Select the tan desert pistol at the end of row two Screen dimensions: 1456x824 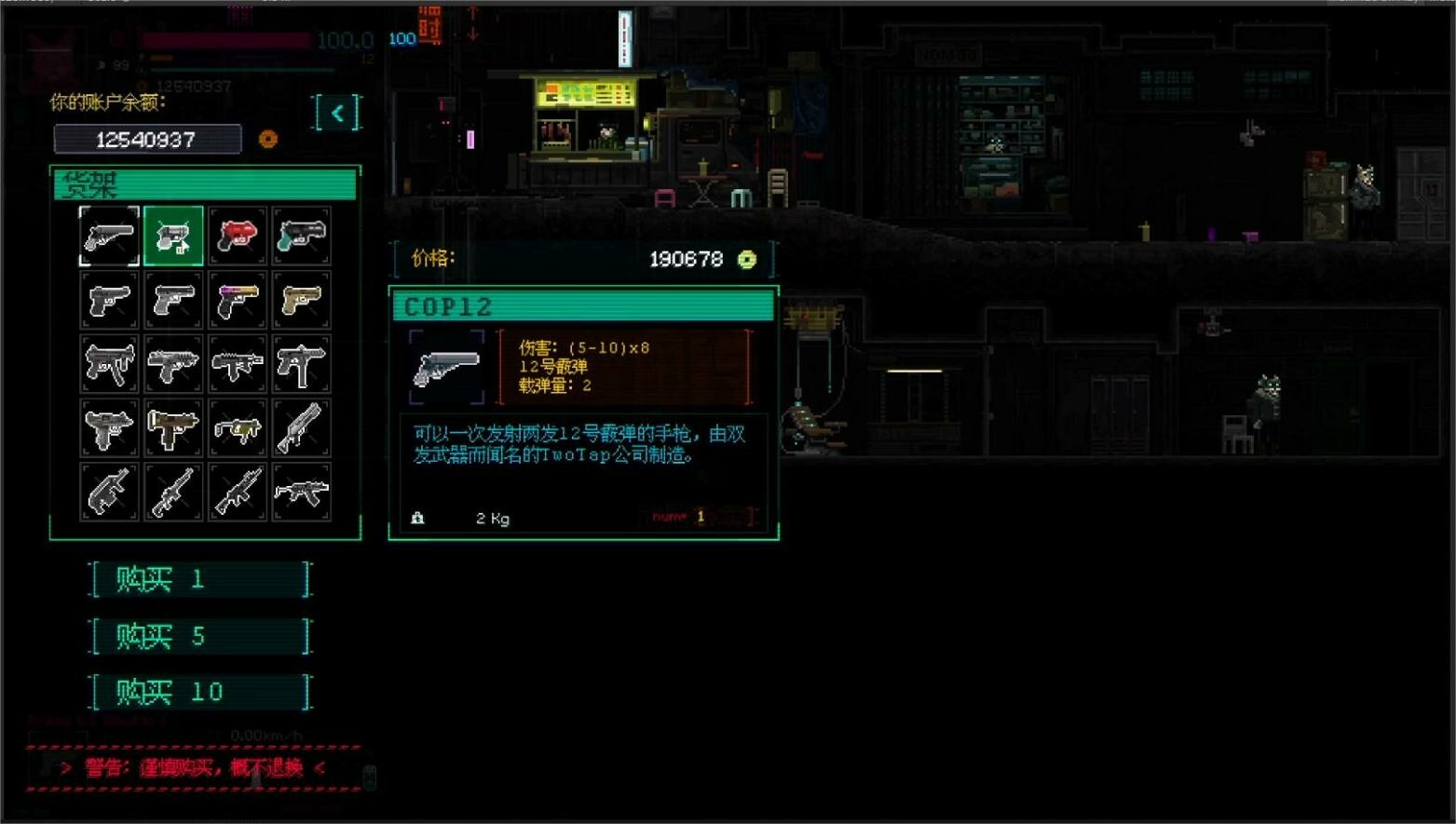pyautogui.click(x=302, y=300)
